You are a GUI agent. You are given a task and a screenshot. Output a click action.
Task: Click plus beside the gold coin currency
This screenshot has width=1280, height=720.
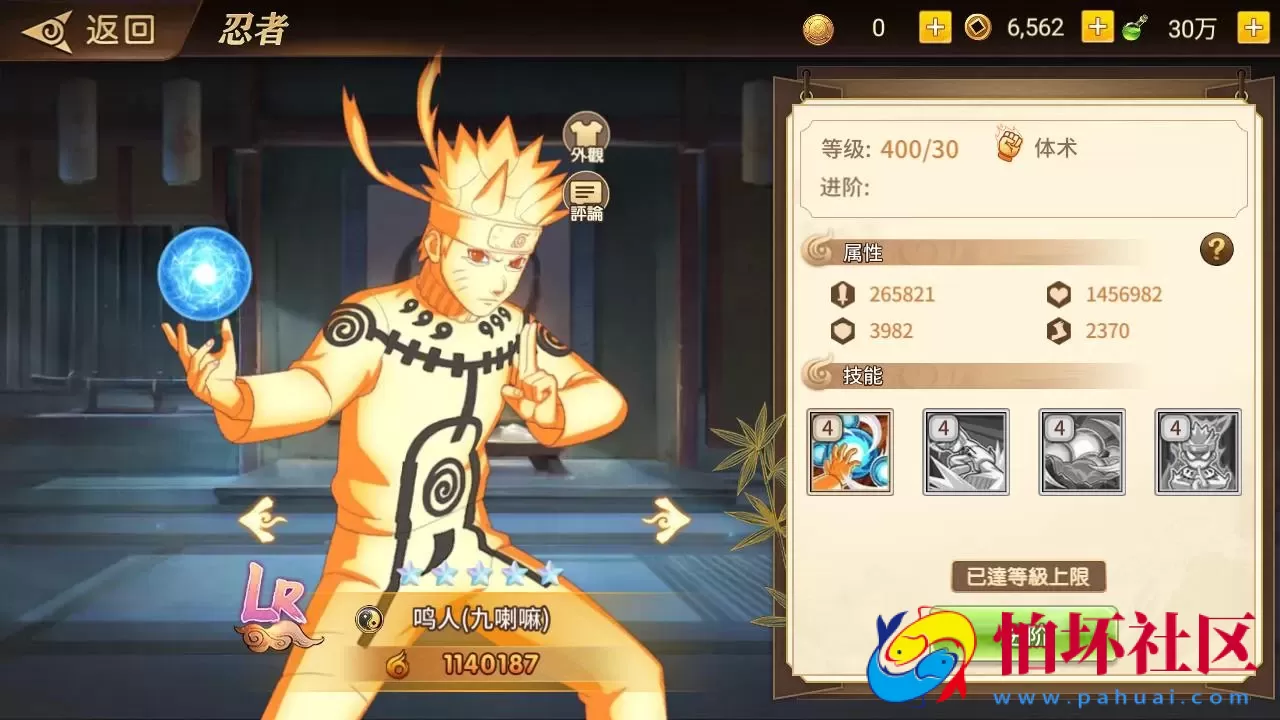tap(933, 27)
